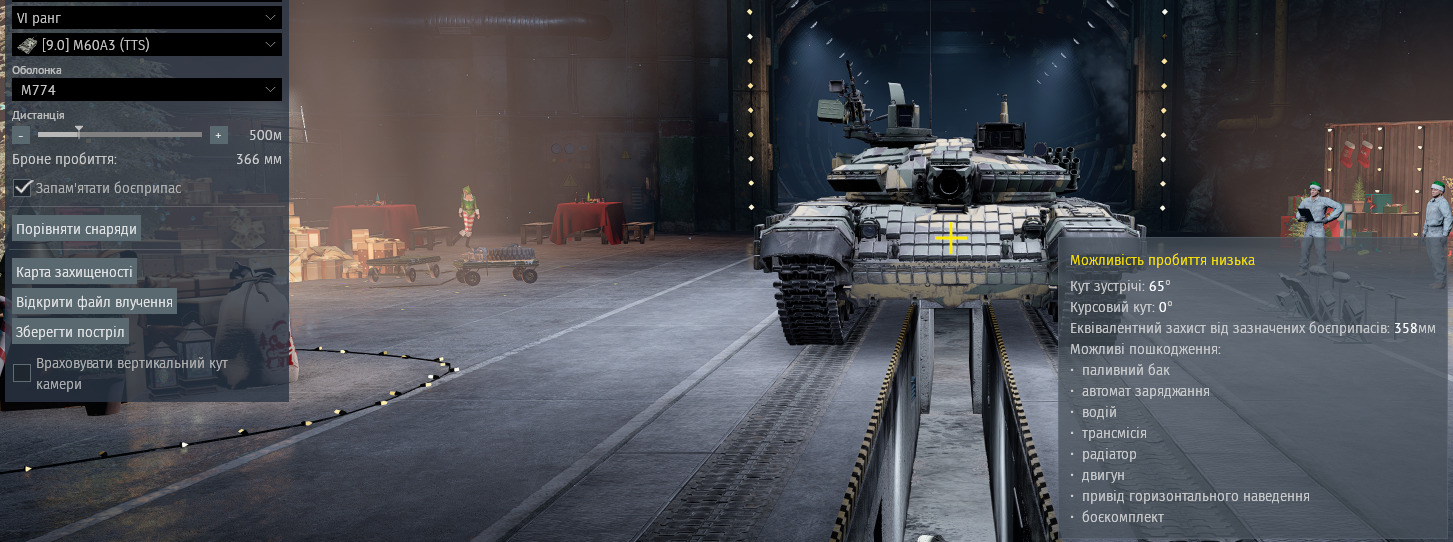Click the Порівняти снаряди button
This screenshot has width=1453, height=542.
(76, 229)
